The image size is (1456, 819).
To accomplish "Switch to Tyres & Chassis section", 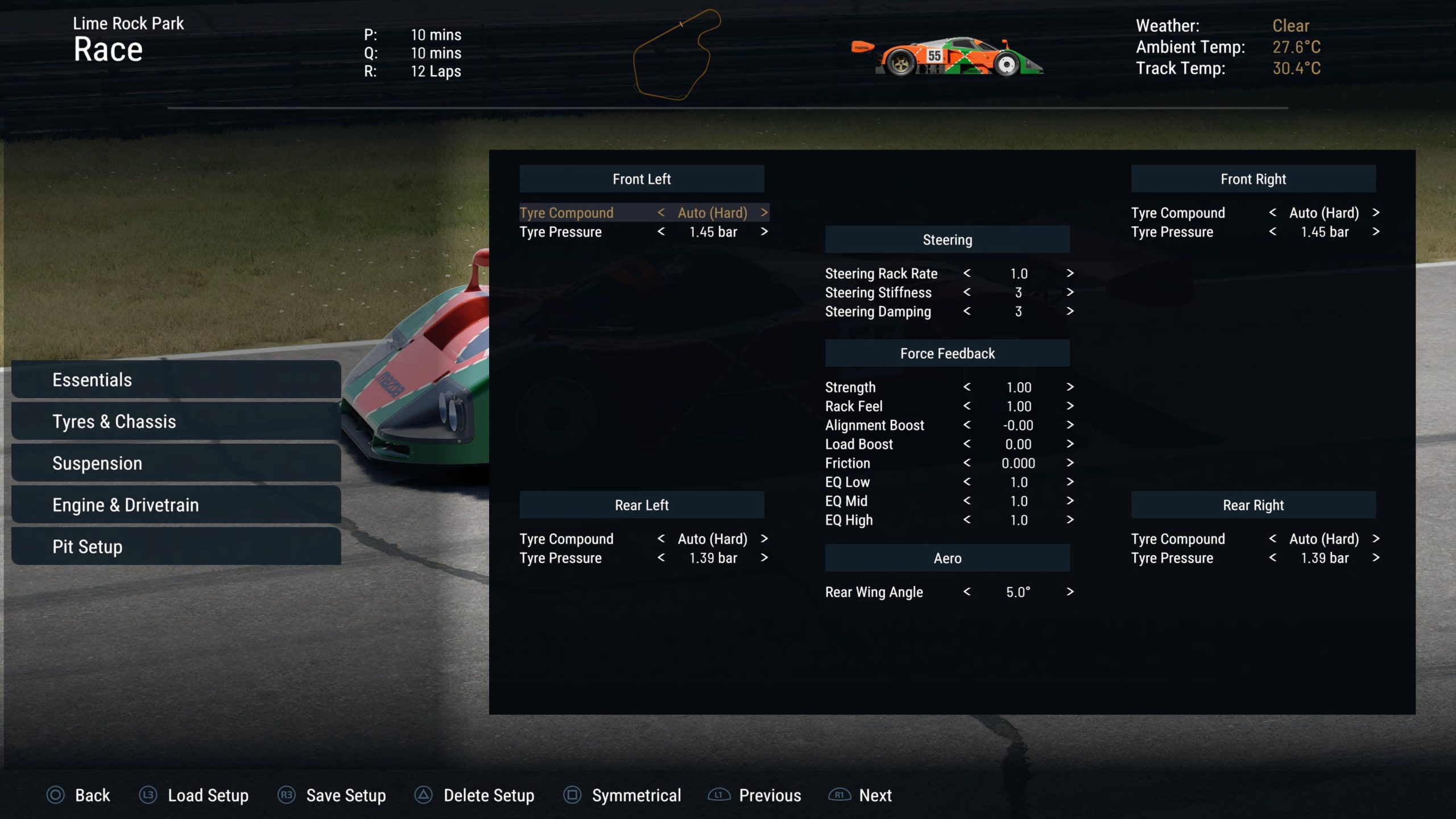I will [176, 421].
